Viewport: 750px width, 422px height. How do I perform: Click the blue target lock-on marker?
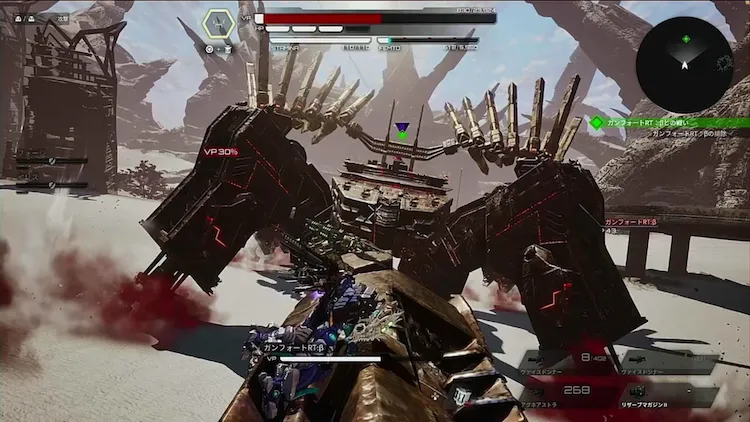coord(402,129)
